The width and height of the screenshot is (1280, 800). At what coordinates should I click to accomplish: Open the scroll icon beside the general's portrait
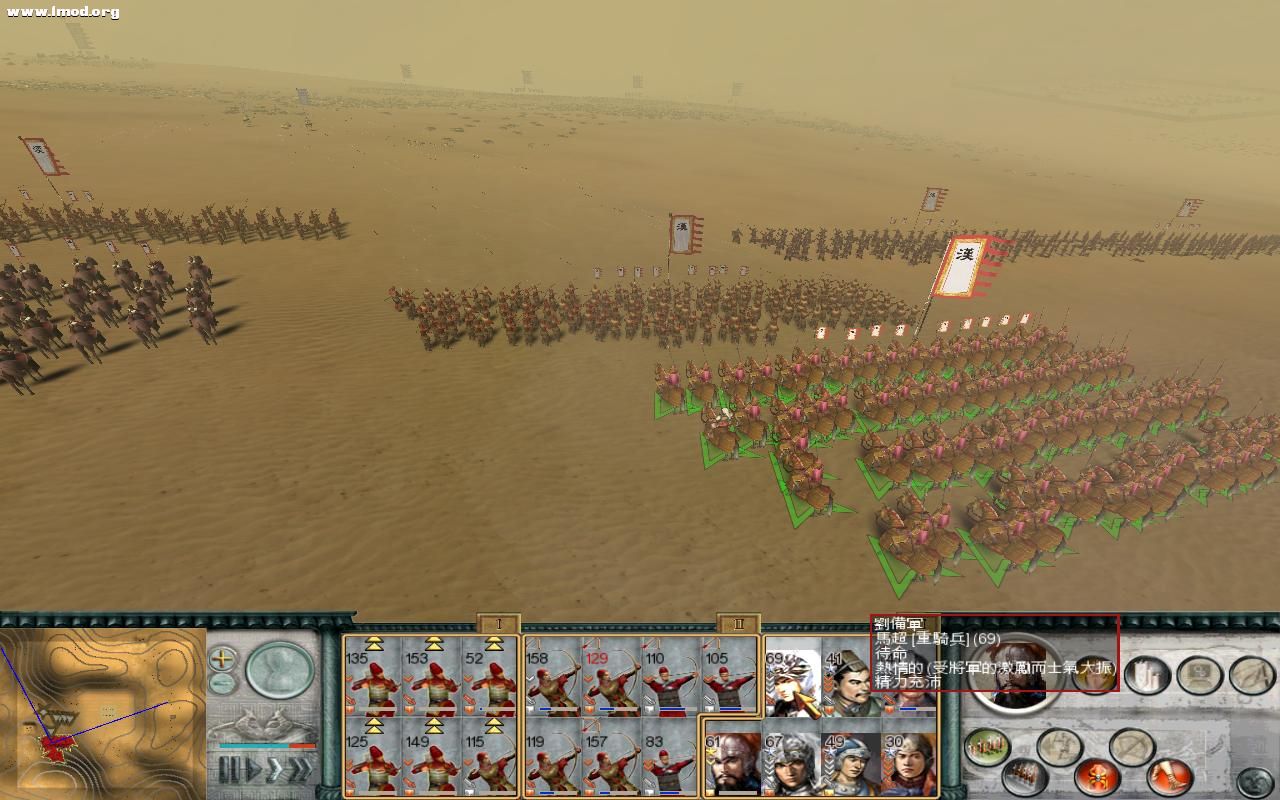coord(1145,675)
